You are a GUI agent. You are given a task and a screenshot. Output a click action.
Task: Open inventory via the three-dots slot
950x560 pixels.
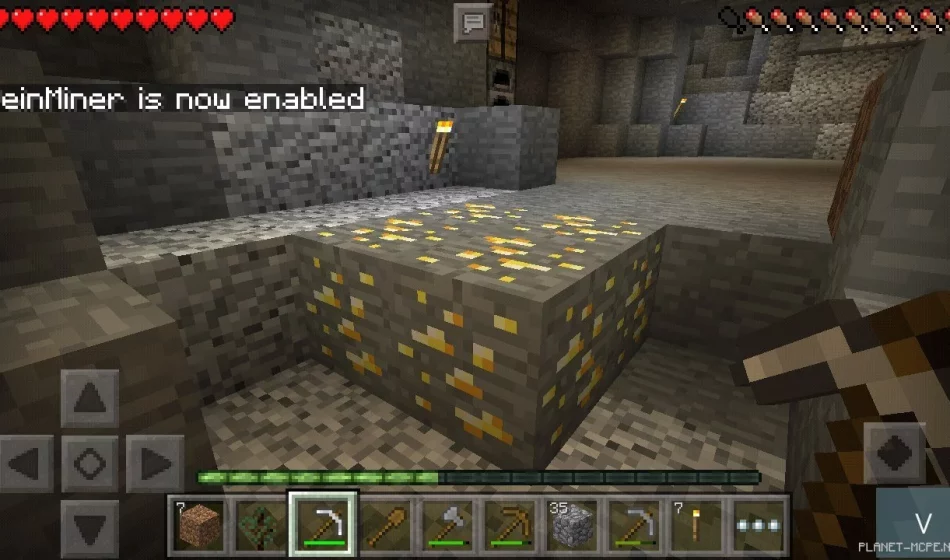[761, 523]
